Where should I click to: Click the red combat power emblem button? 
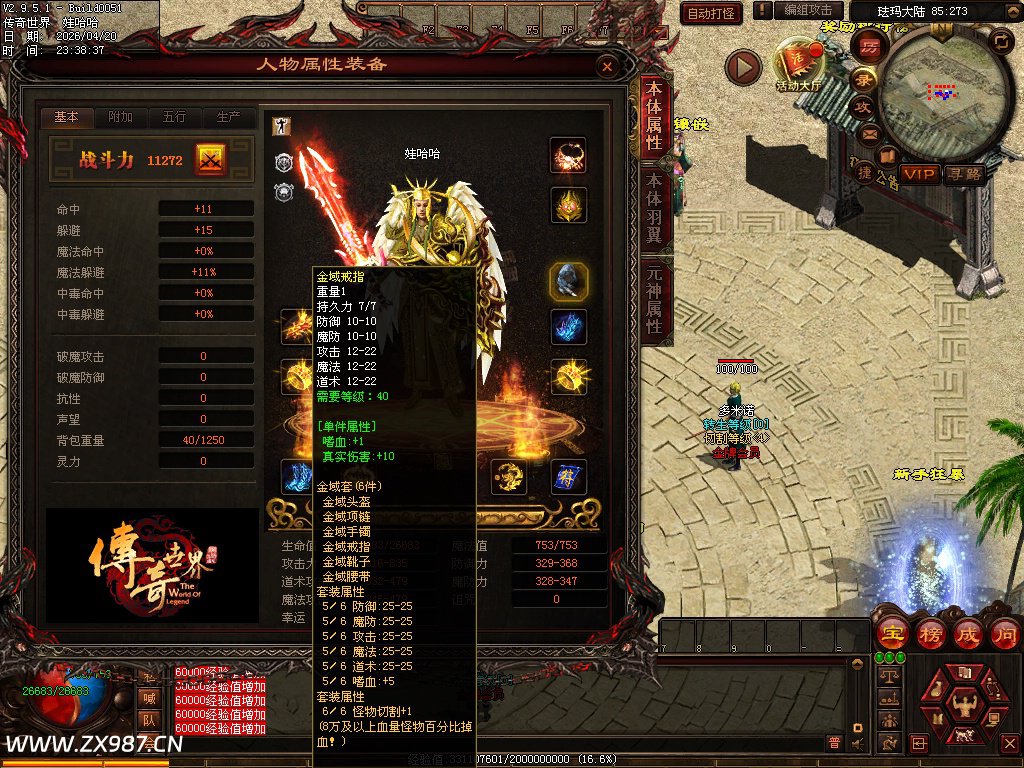pos(211,159)
